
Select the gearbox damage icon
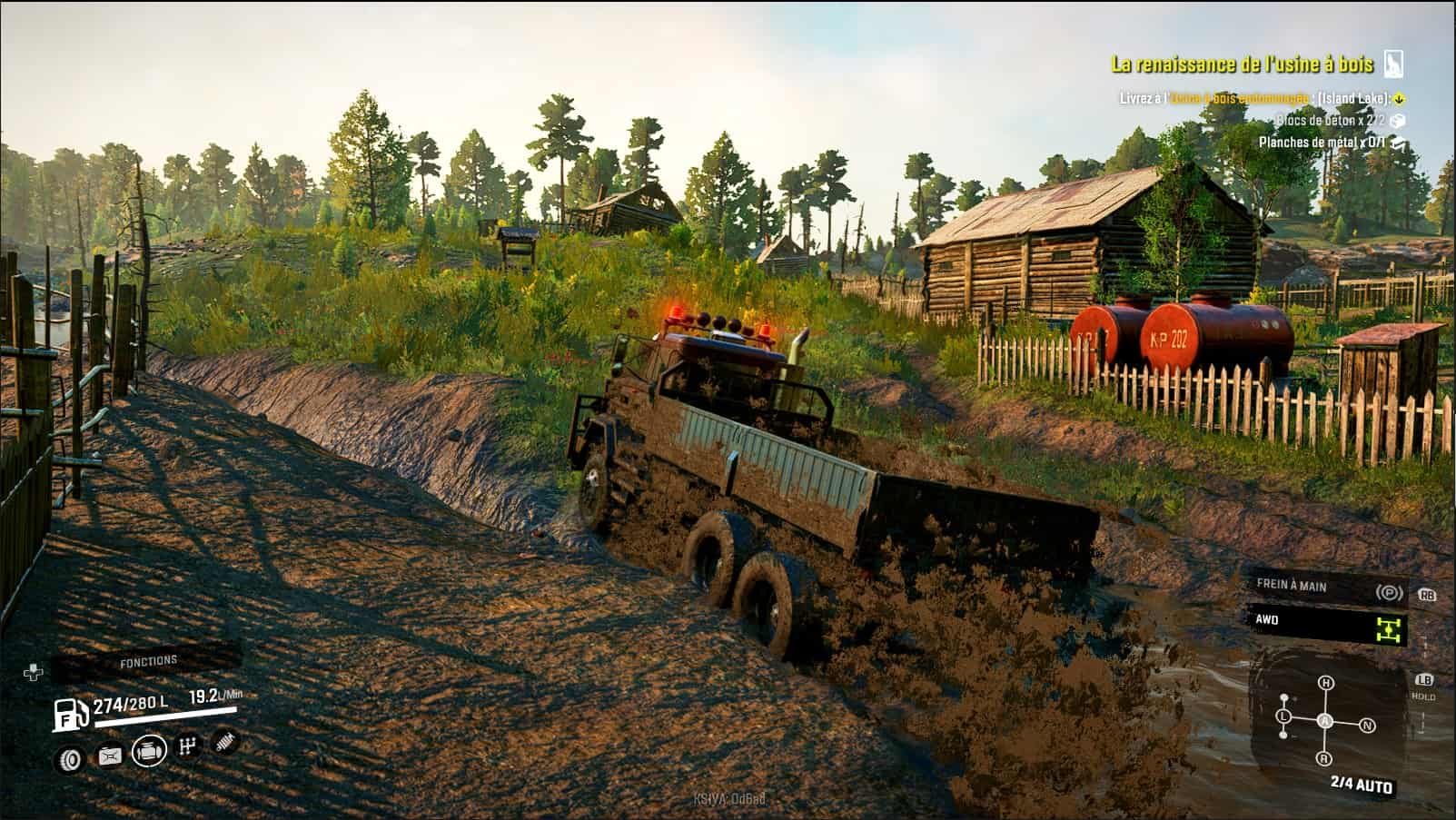[188, 746]
